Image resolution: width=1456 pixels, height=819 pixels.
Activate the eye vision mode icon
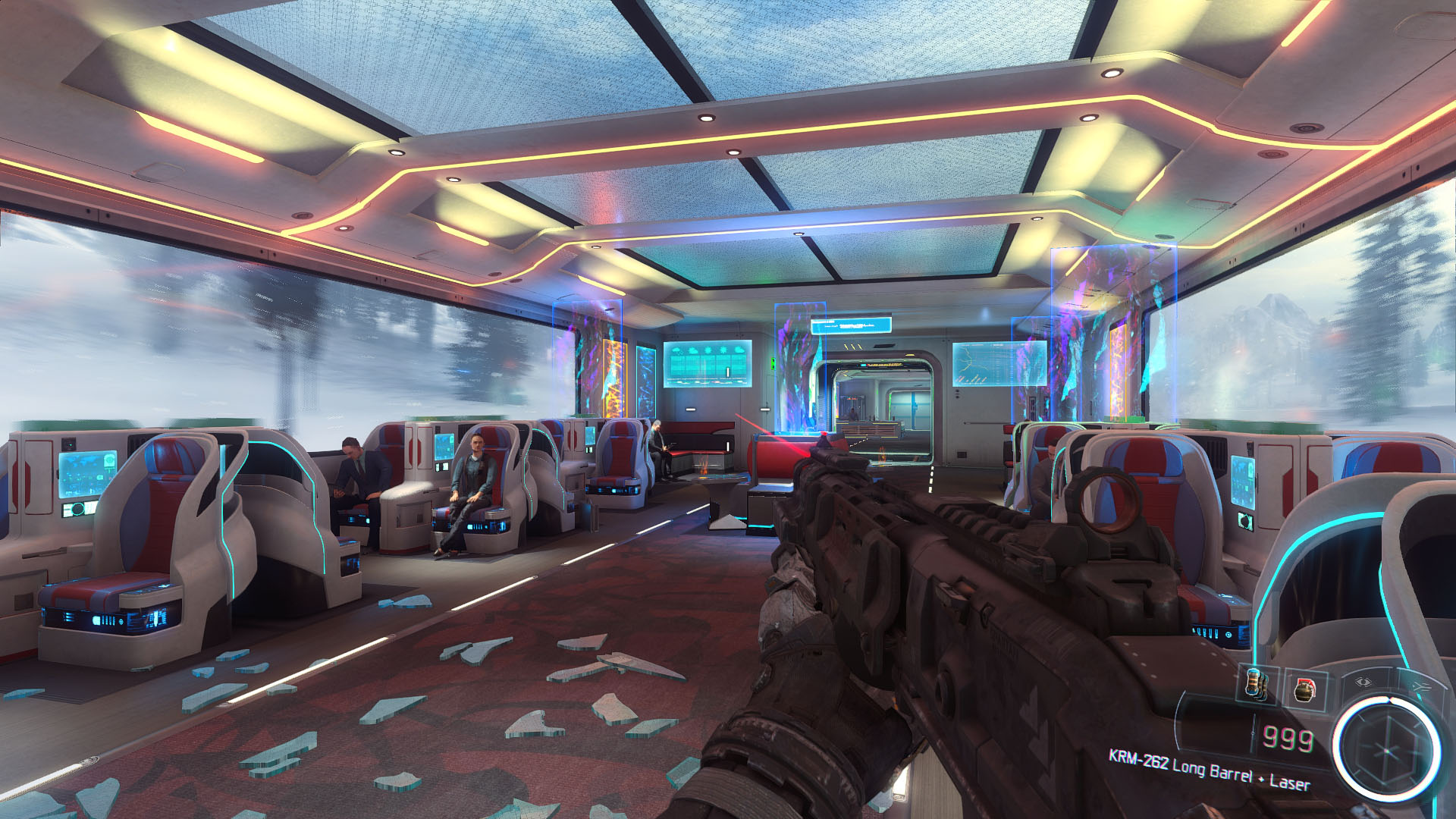click(x=1363, y=682)
